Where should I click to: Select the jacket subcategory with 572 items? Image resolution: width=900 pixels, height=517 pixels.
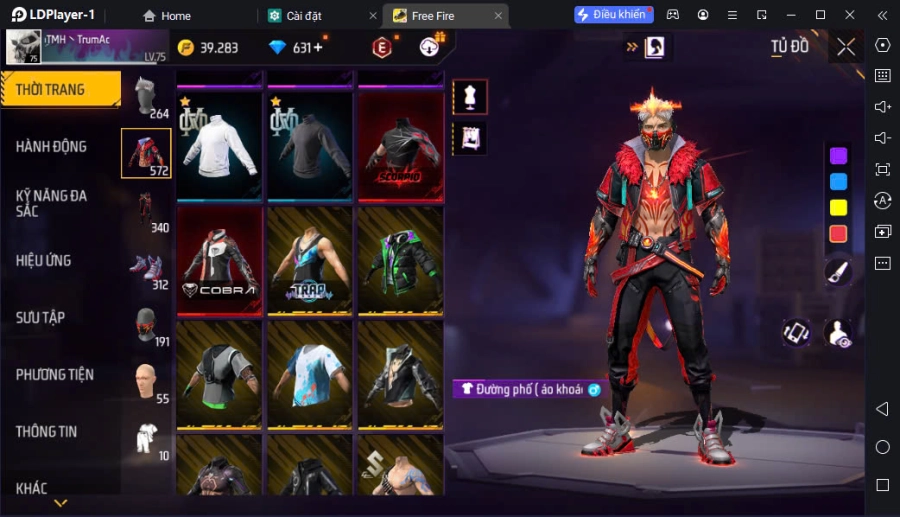[x=146, y=153]
